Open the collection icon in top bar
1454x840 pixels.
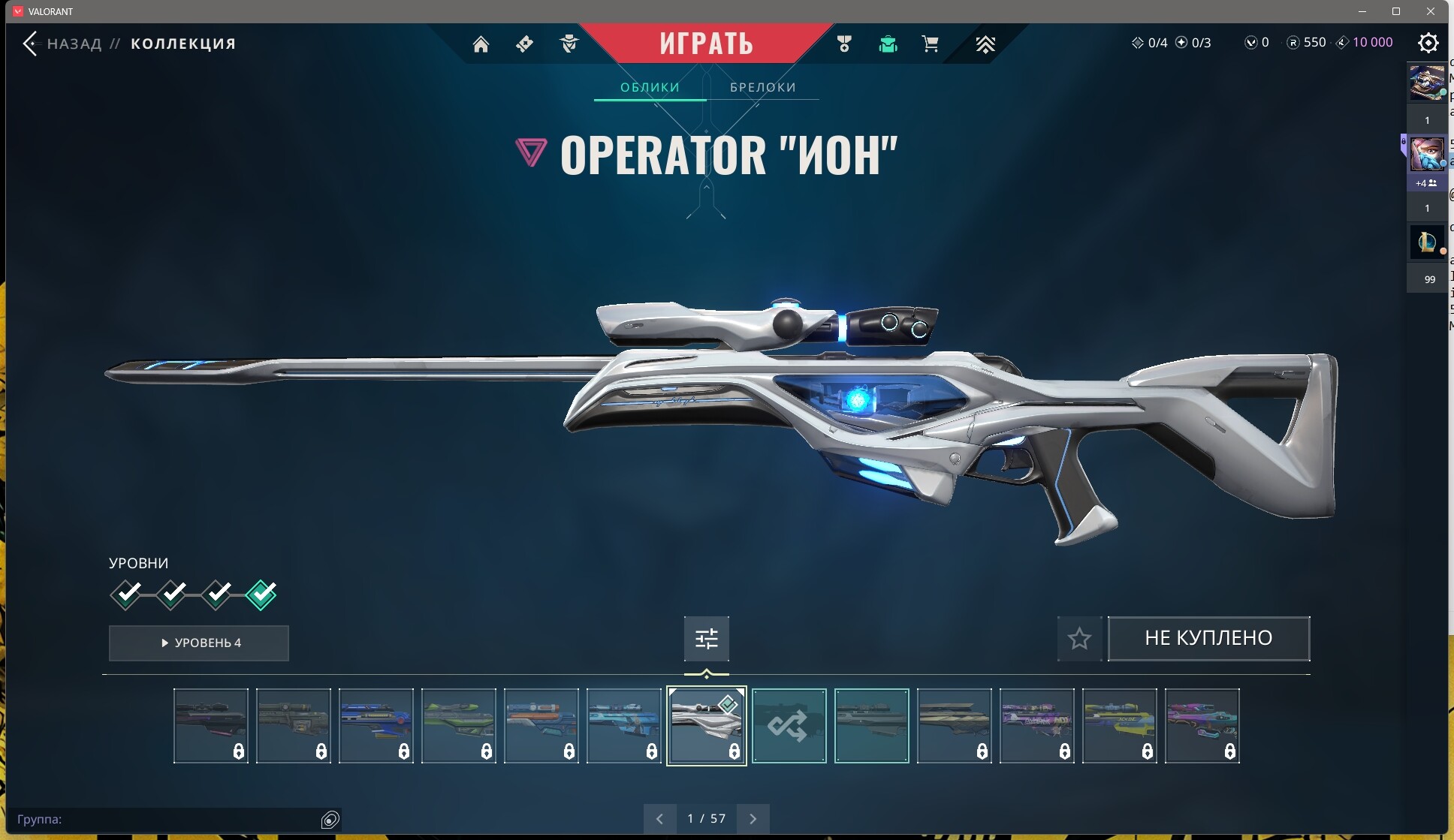click(888, 44)
